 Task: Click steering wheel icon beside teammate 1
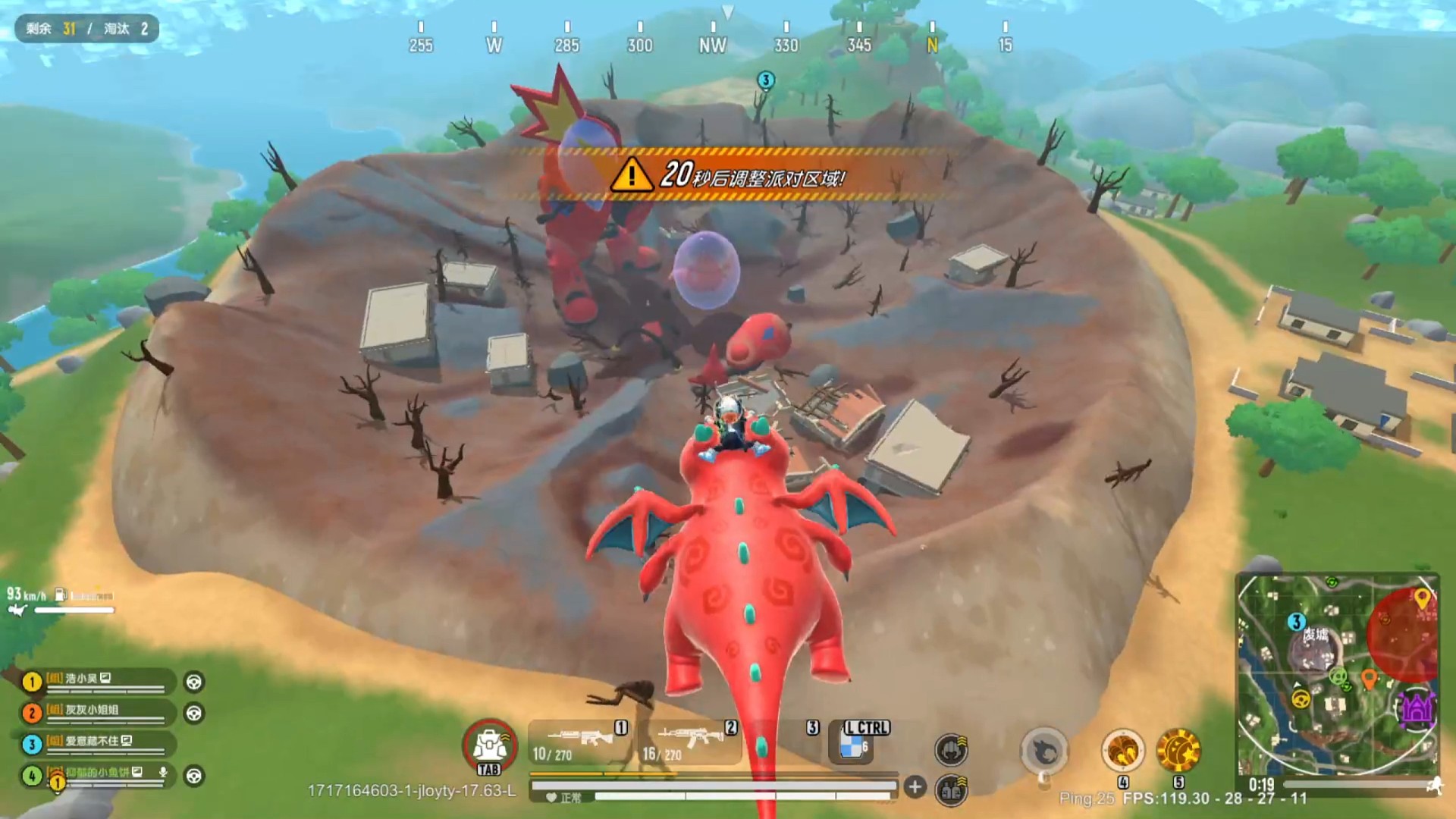click(194, 682)
